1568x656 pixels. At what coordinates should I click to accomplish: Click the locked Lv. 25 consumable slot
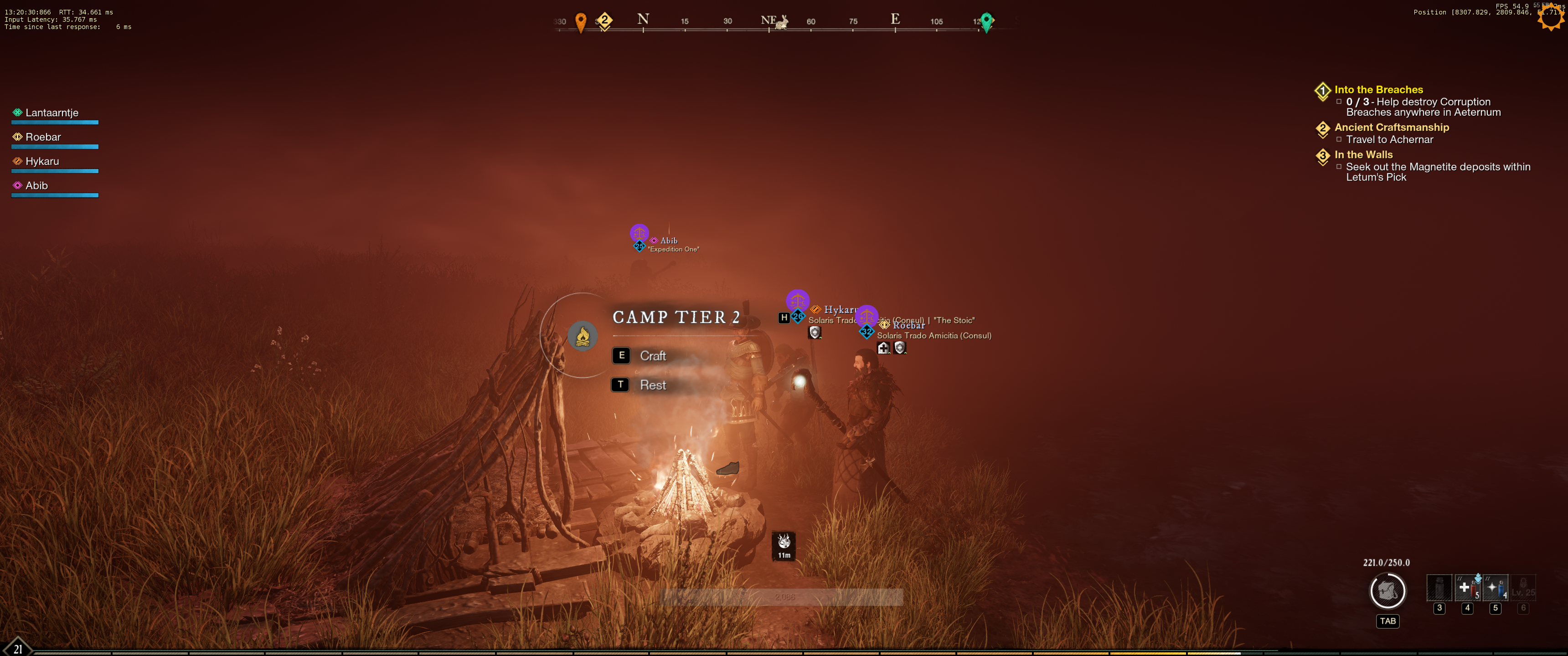click(1523, 588)
